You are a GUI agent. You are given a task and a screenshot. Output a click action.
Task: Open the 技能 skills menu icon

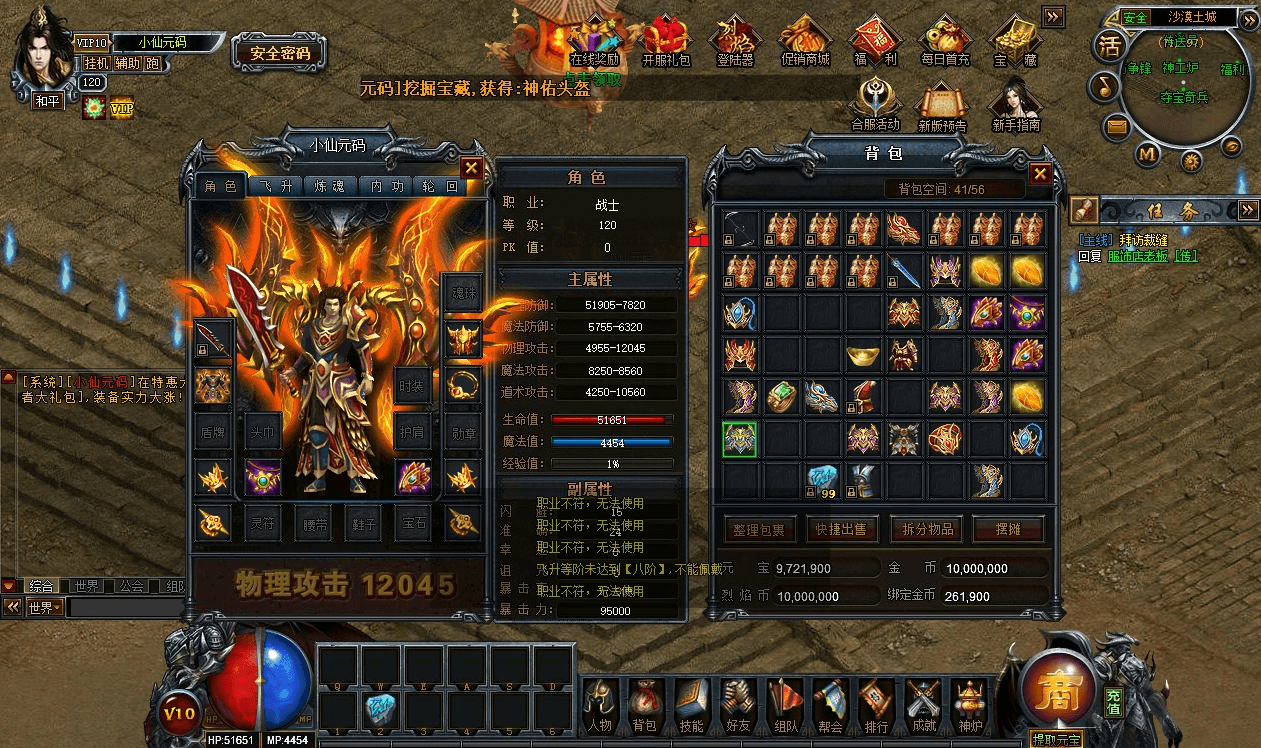(x=692, y=705)
